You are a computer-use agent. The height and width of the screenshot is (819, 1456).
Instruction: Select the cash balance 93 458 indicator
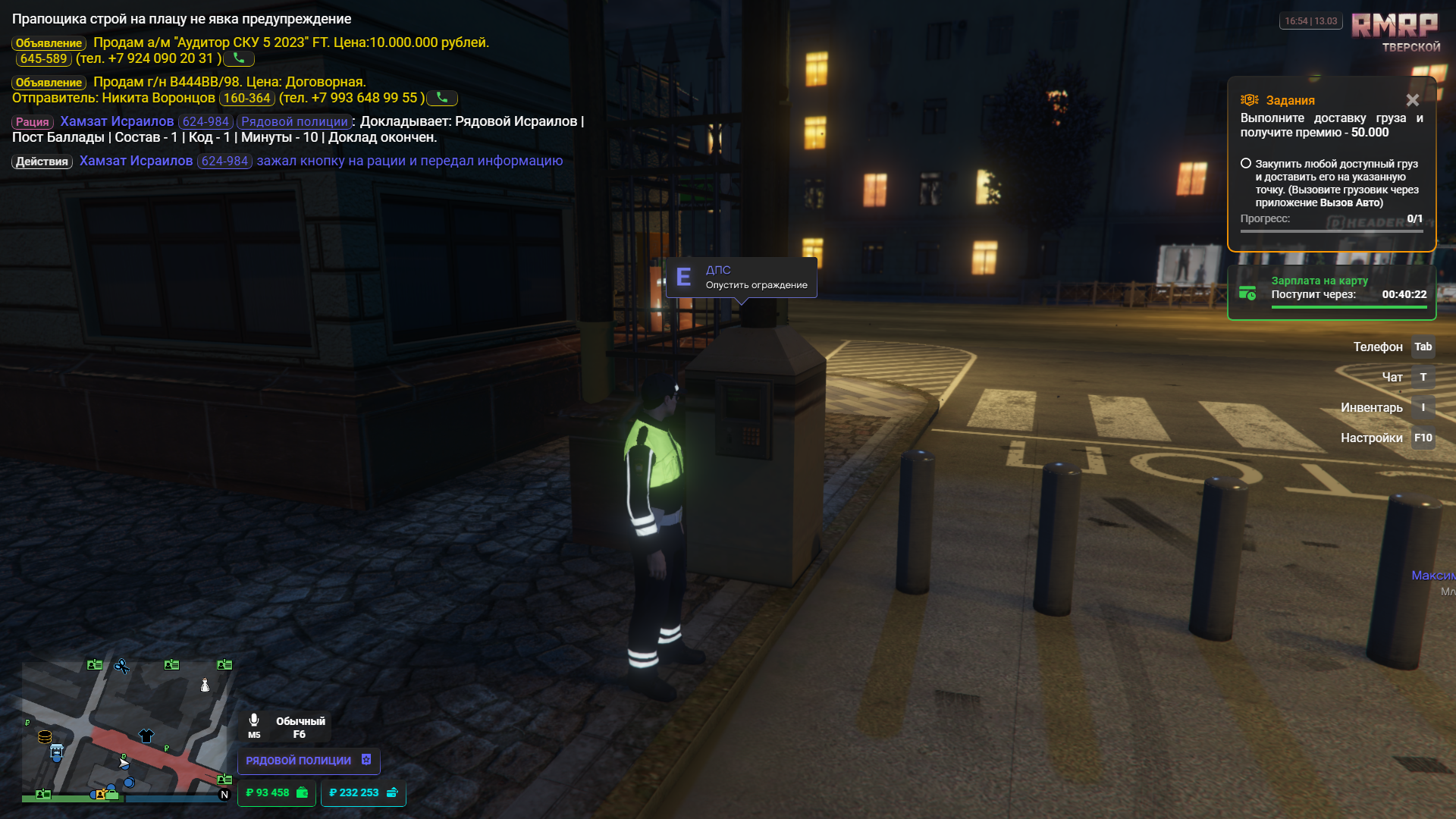click(x=276, y=792)
